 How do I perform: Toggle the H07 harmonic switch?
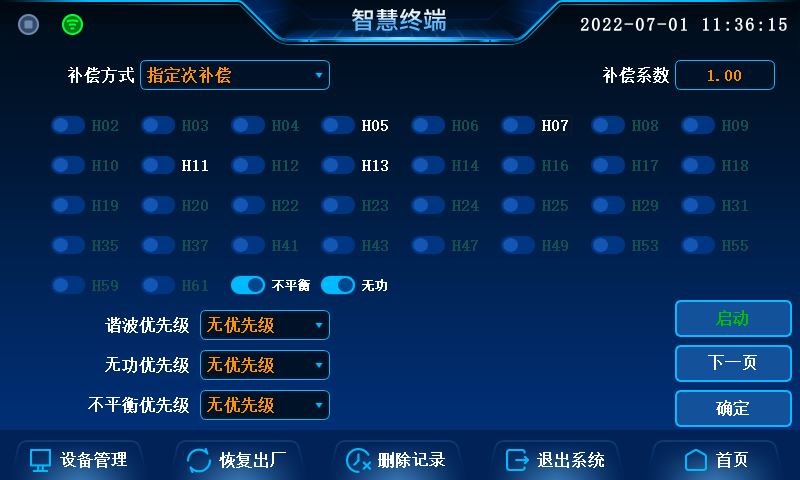pyautogui.click(x=518, y=125)
